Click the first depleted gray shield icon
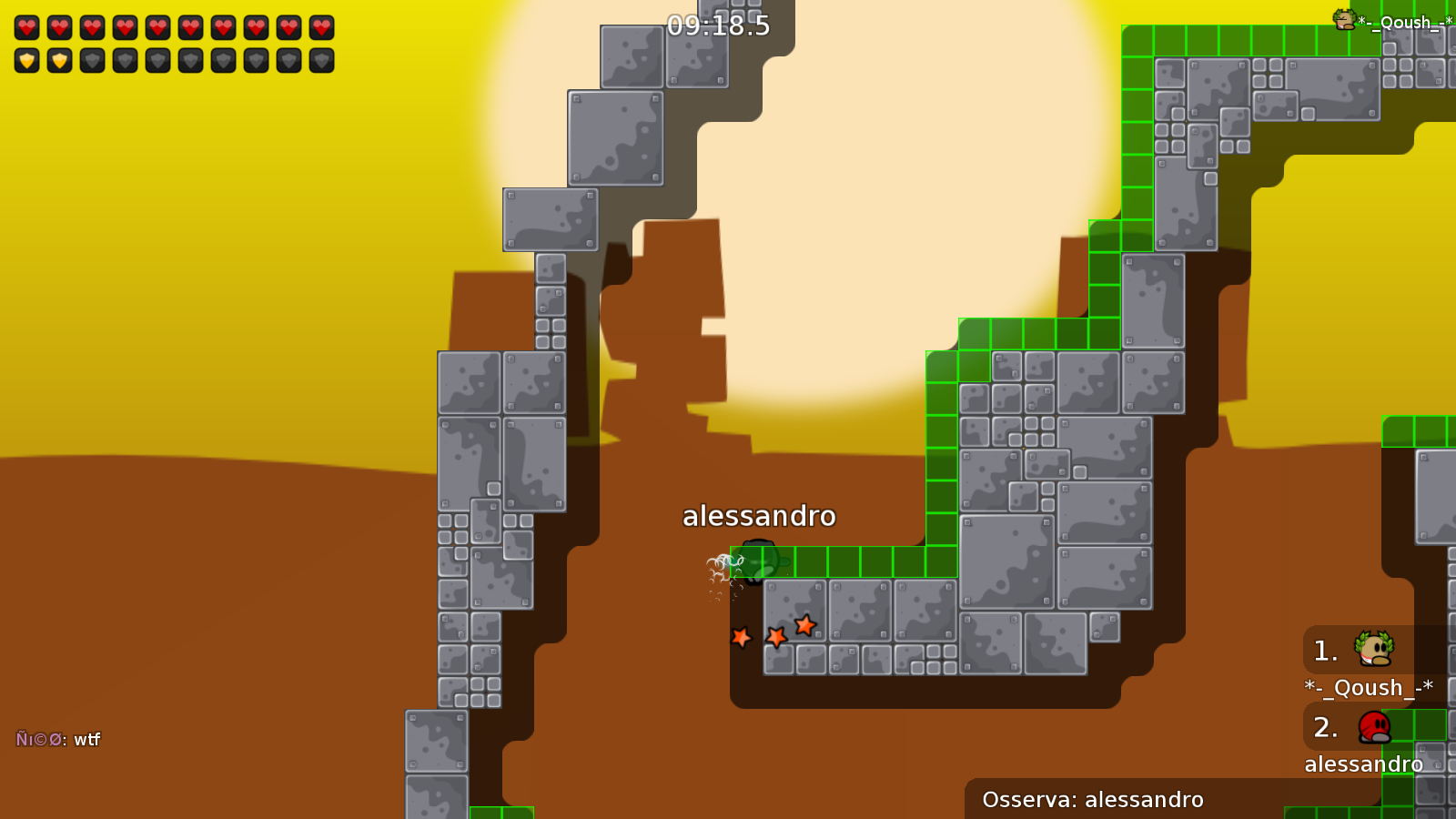Screen dimensions: 1456x819 coord(92,62)
